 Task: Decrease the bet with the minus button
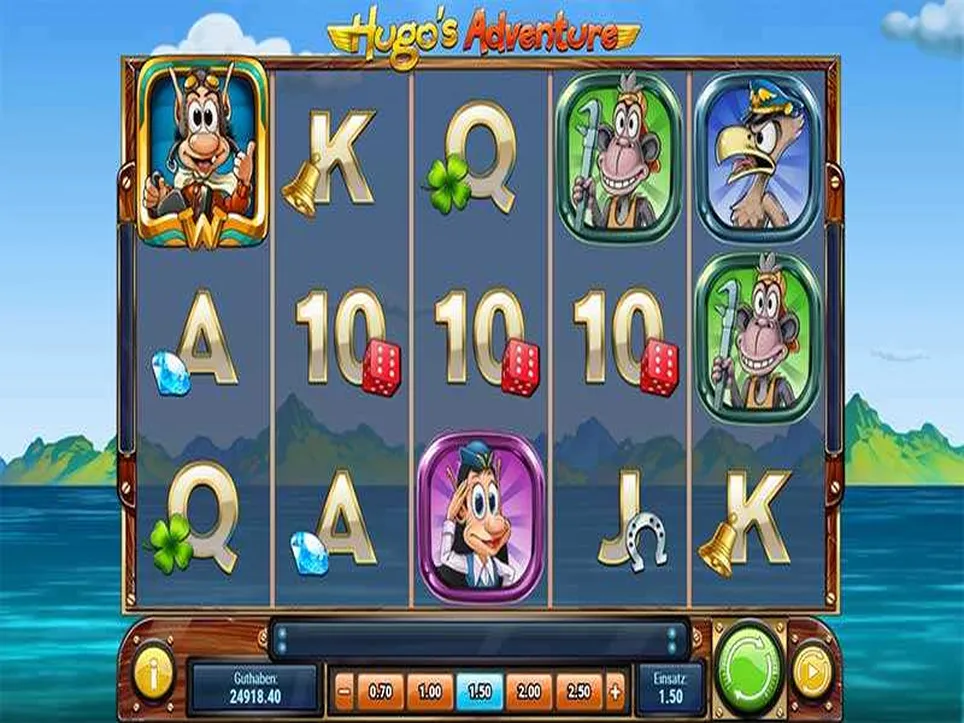click(x=344, y=690)
